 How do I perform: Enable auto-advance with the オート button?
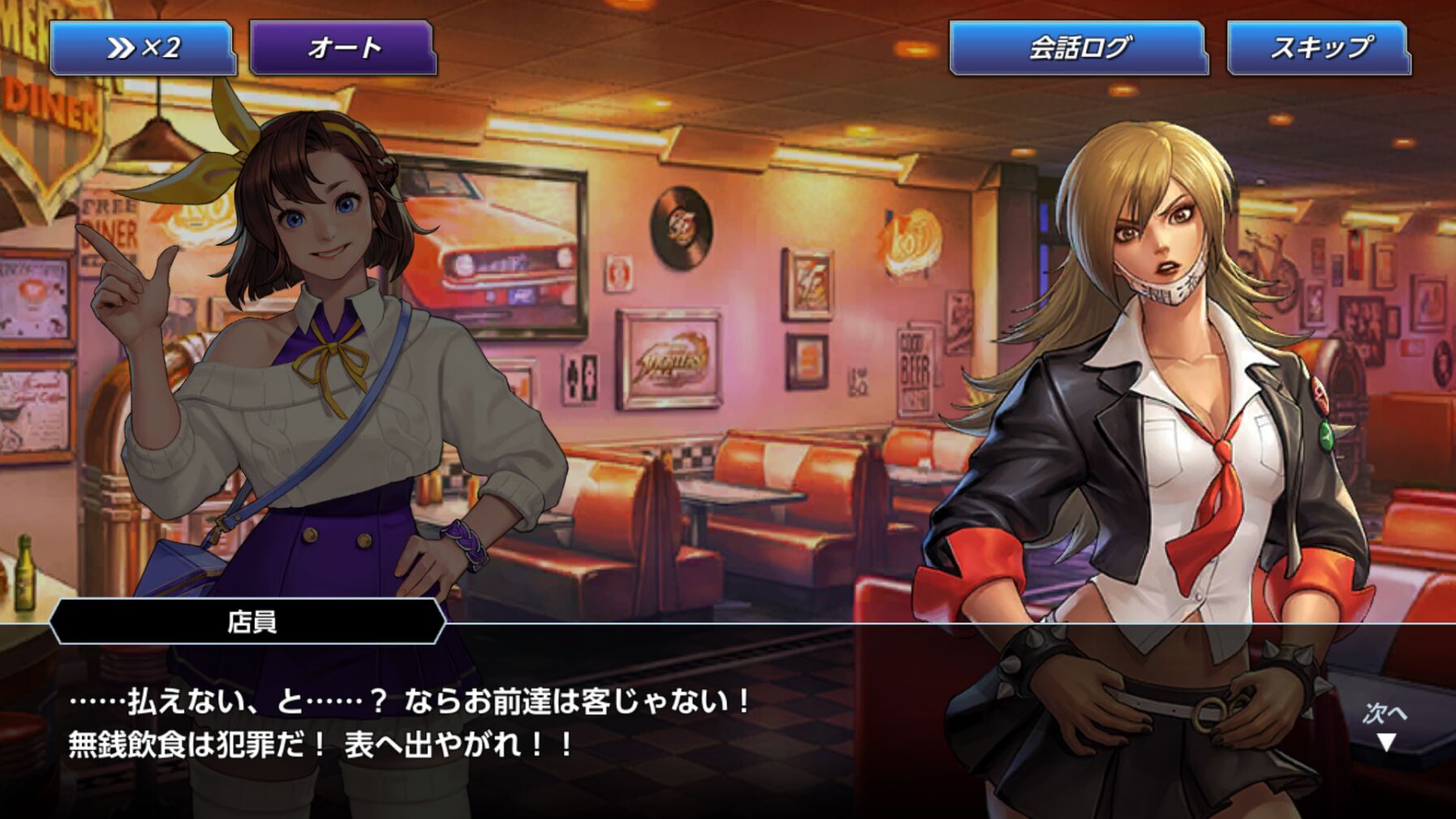[x=343, y=49]
